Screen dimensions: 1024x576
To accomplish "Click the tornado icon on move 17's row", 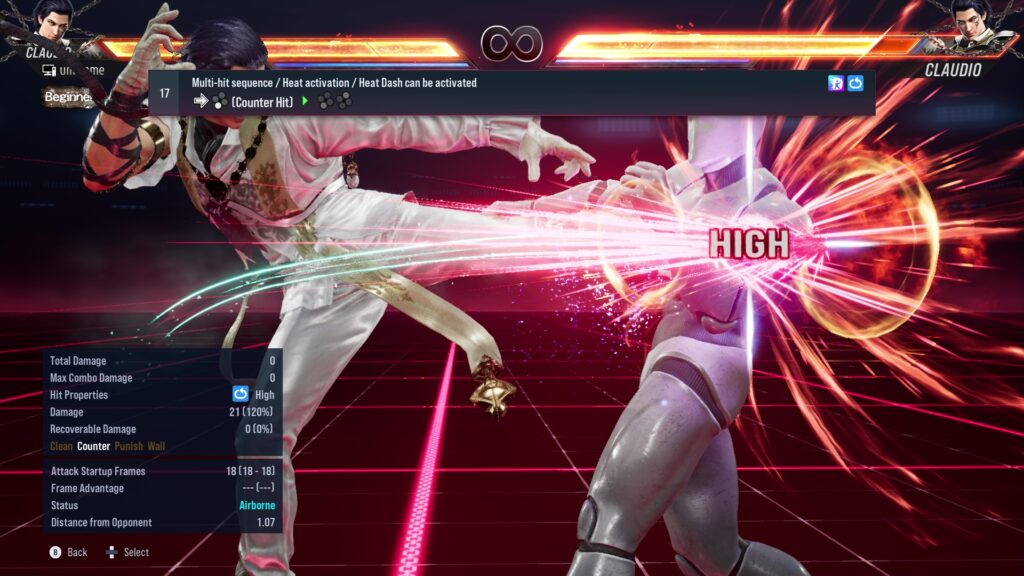I will (x=856, y=84).
